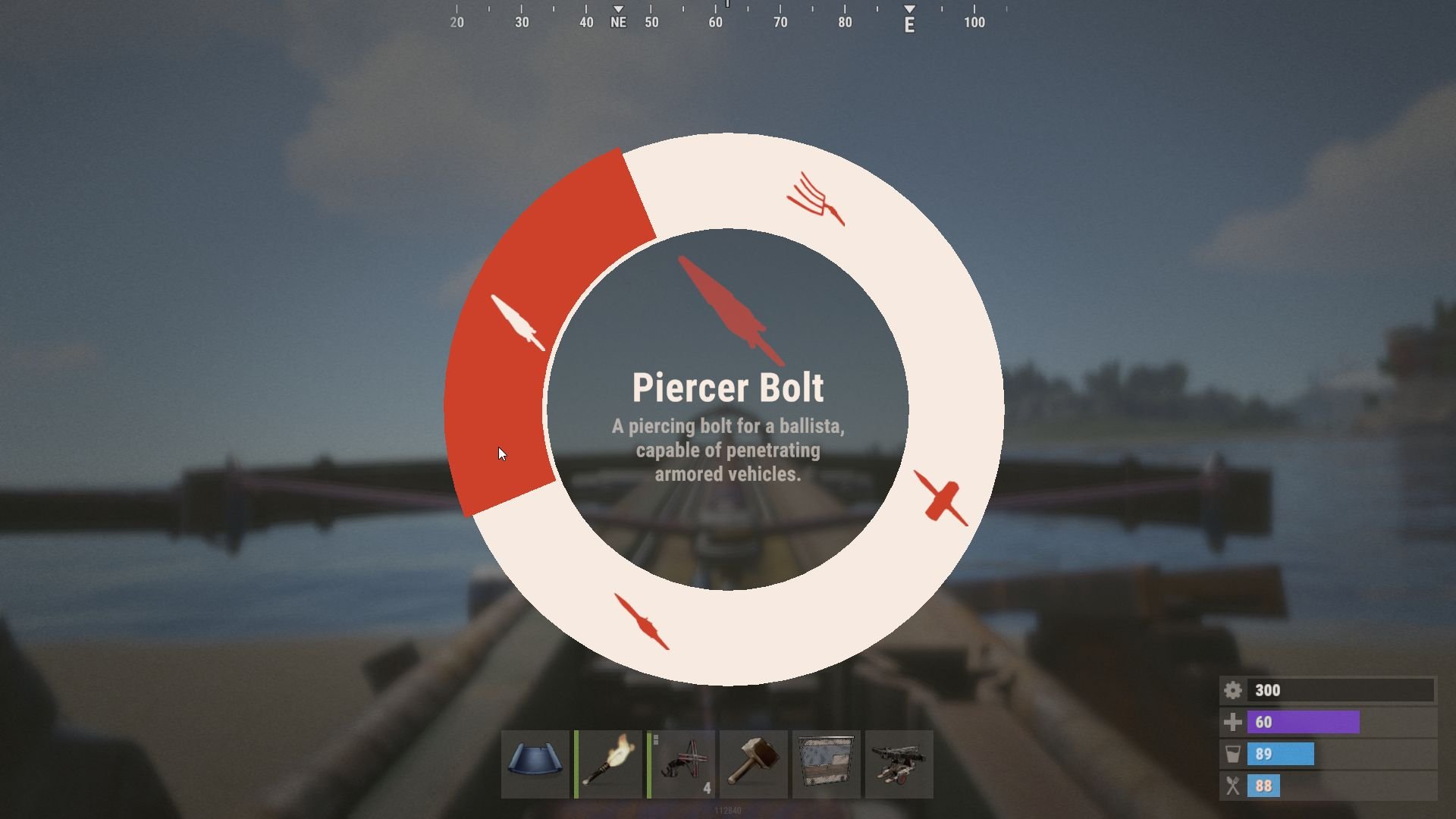
Task: Choose the ballista item in the hotbar
Action: click(x=899, y=764)
